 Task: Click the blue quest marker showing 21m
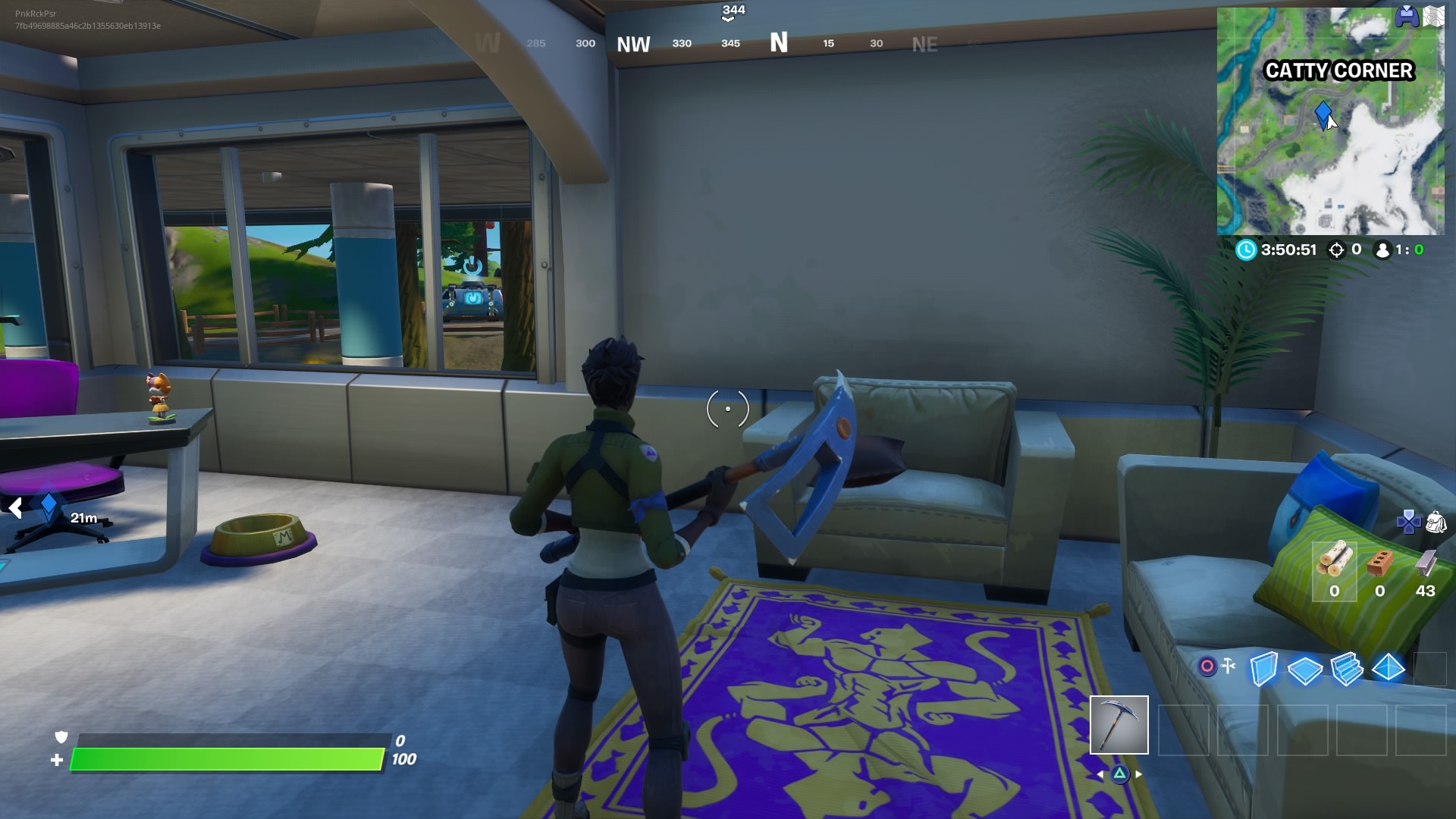point(49,504)
